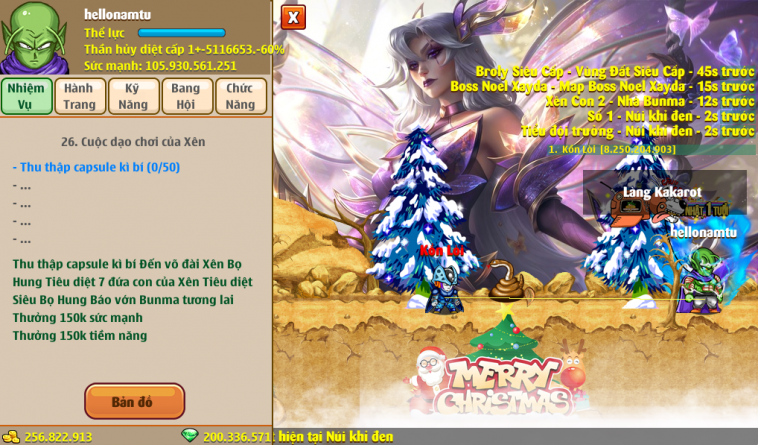
Task: Open the Hành Trang tab
Action: (80, 96)
